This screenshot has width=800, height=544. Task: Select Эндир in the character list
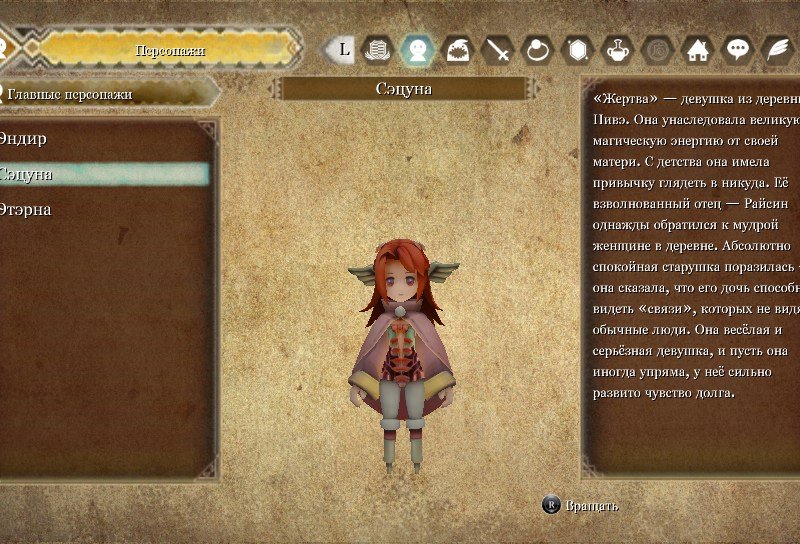tap(24, 138)
